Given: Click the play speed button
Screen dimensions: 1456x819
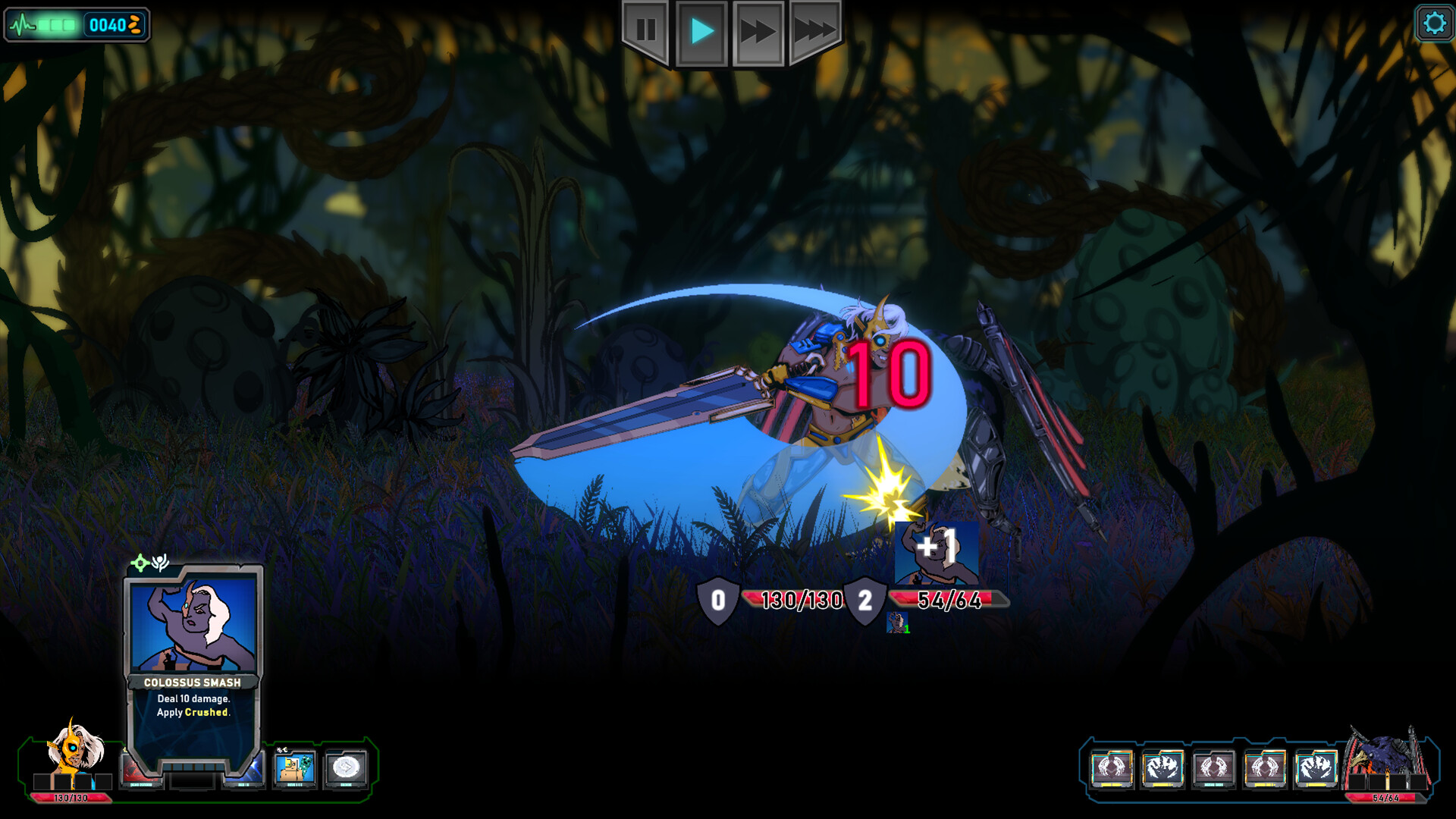Looking at the screenshot, I should coord(701,31).
